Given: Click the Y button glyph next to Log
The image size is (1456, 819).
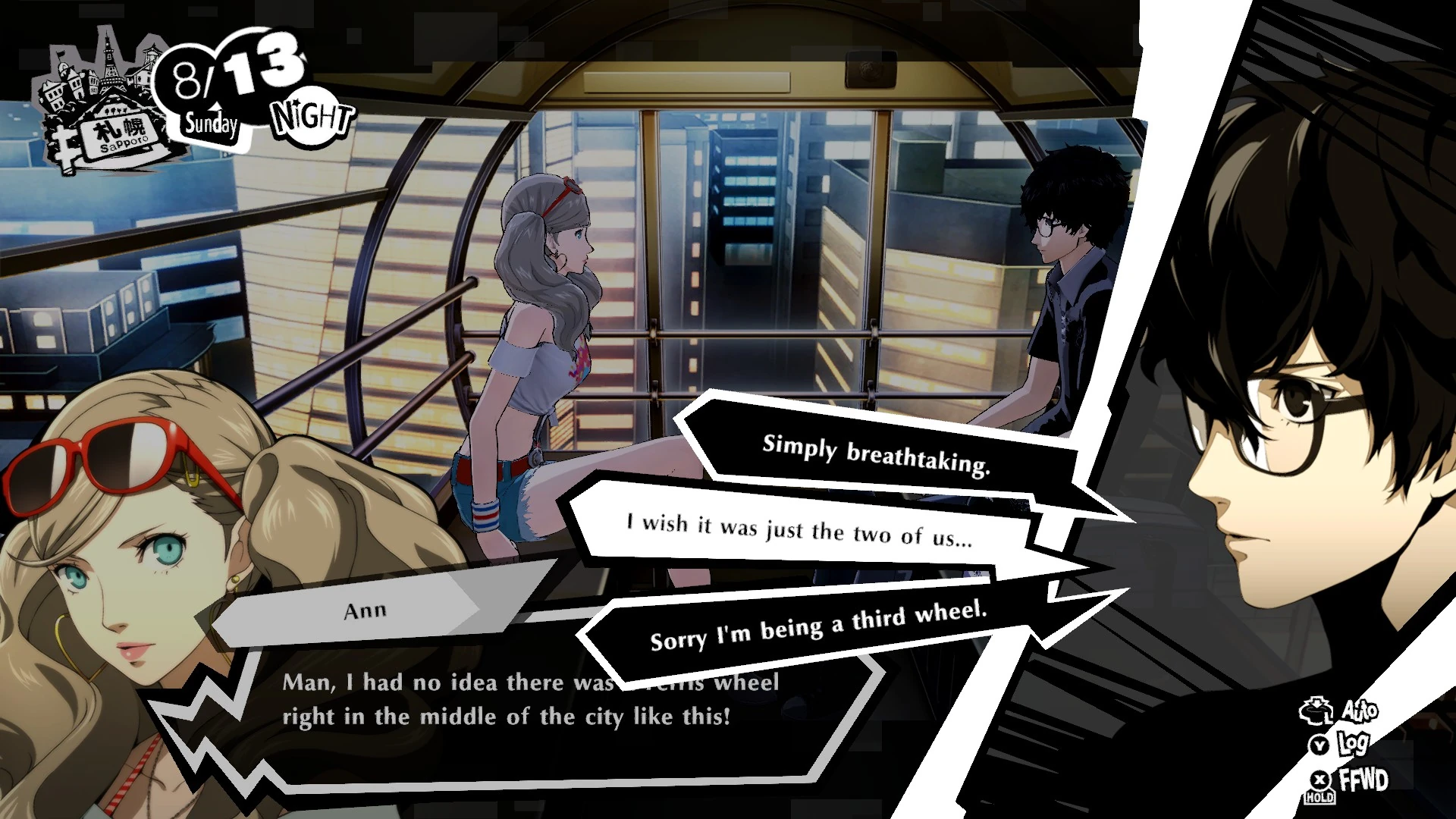Looking at the screenshot, I should point(1319,746).
